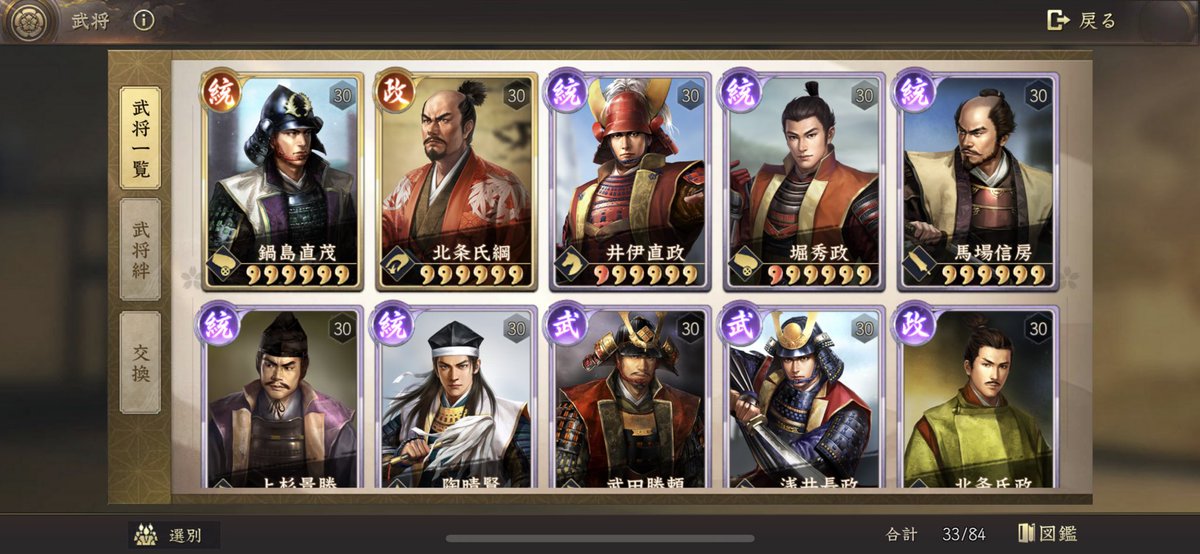Viewport: 1200px width, 554px height.
Task: Select the 堀秀政 officer card
Action: [x=804, y=180]
